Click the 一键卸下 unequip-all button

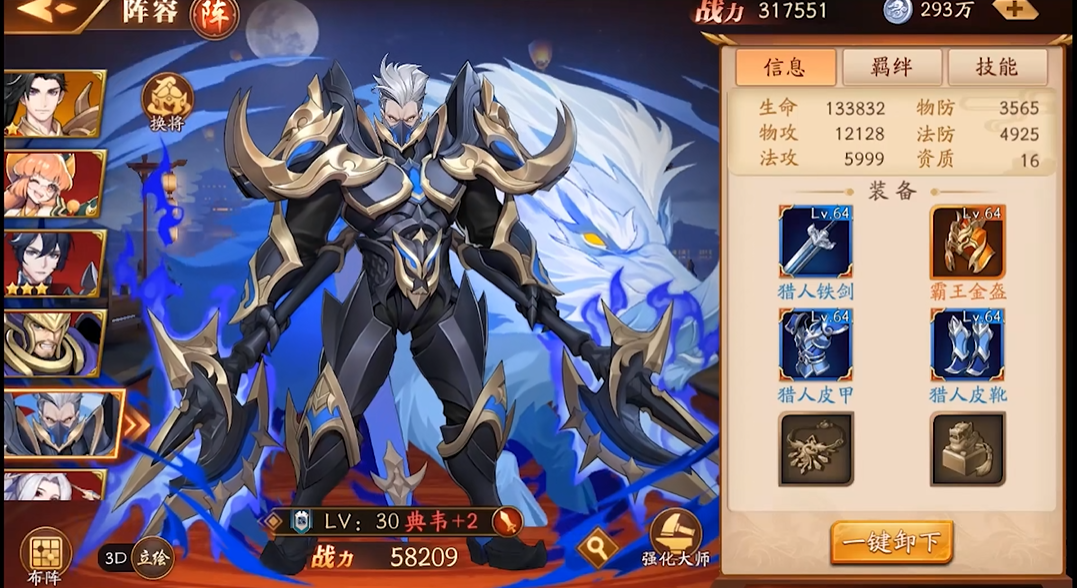[x=891, y=542]
